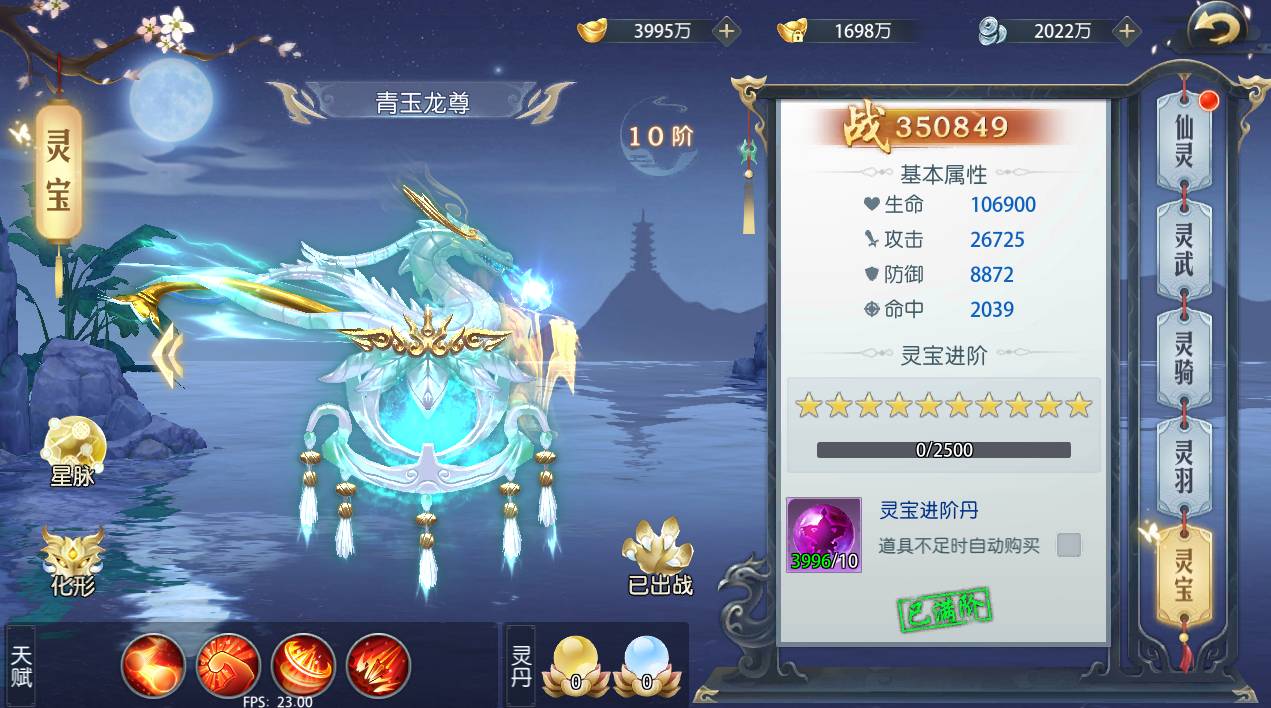The height and width of the screenshot is (708, 1271).
Task: Open the 星脉 star vein feature
Action: (x=74, y=451)
